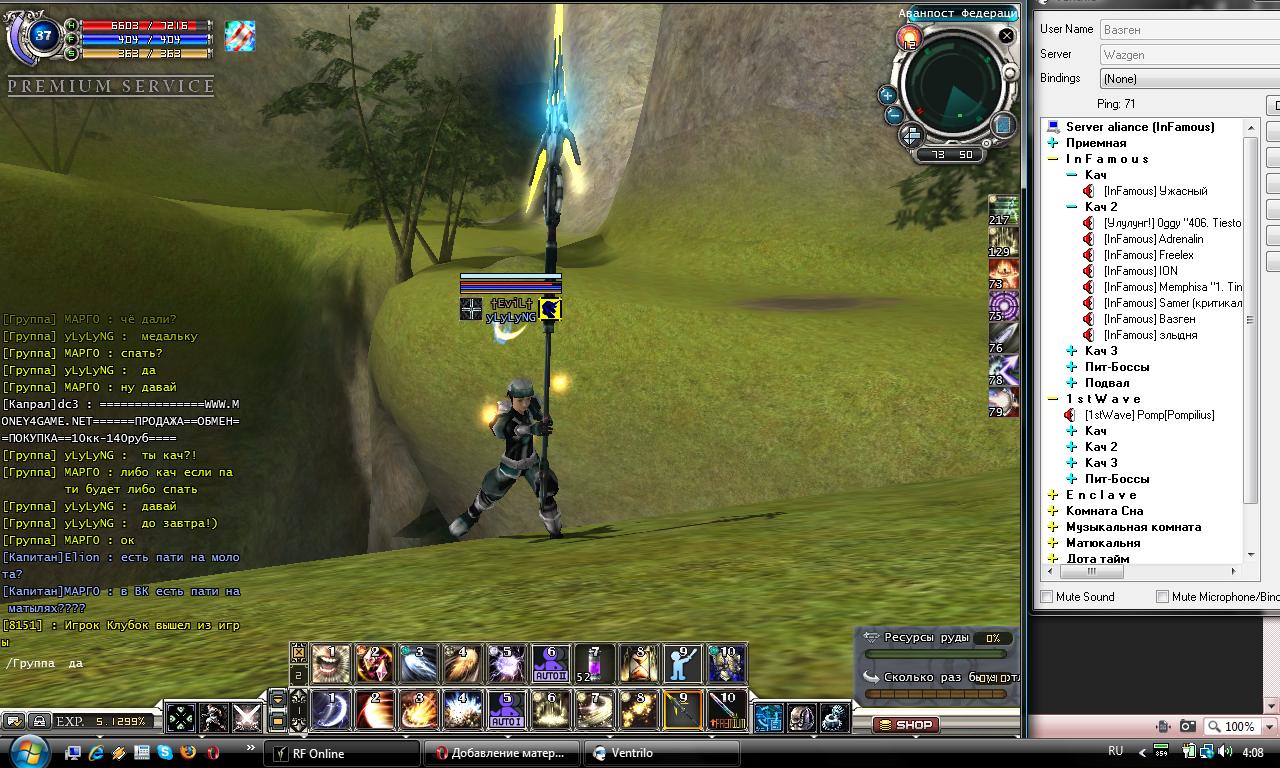The height and width of the screenshot is (768, 1280).
Task: Activate the AUTO II skill in slot 6
Action: click(550, 664)
